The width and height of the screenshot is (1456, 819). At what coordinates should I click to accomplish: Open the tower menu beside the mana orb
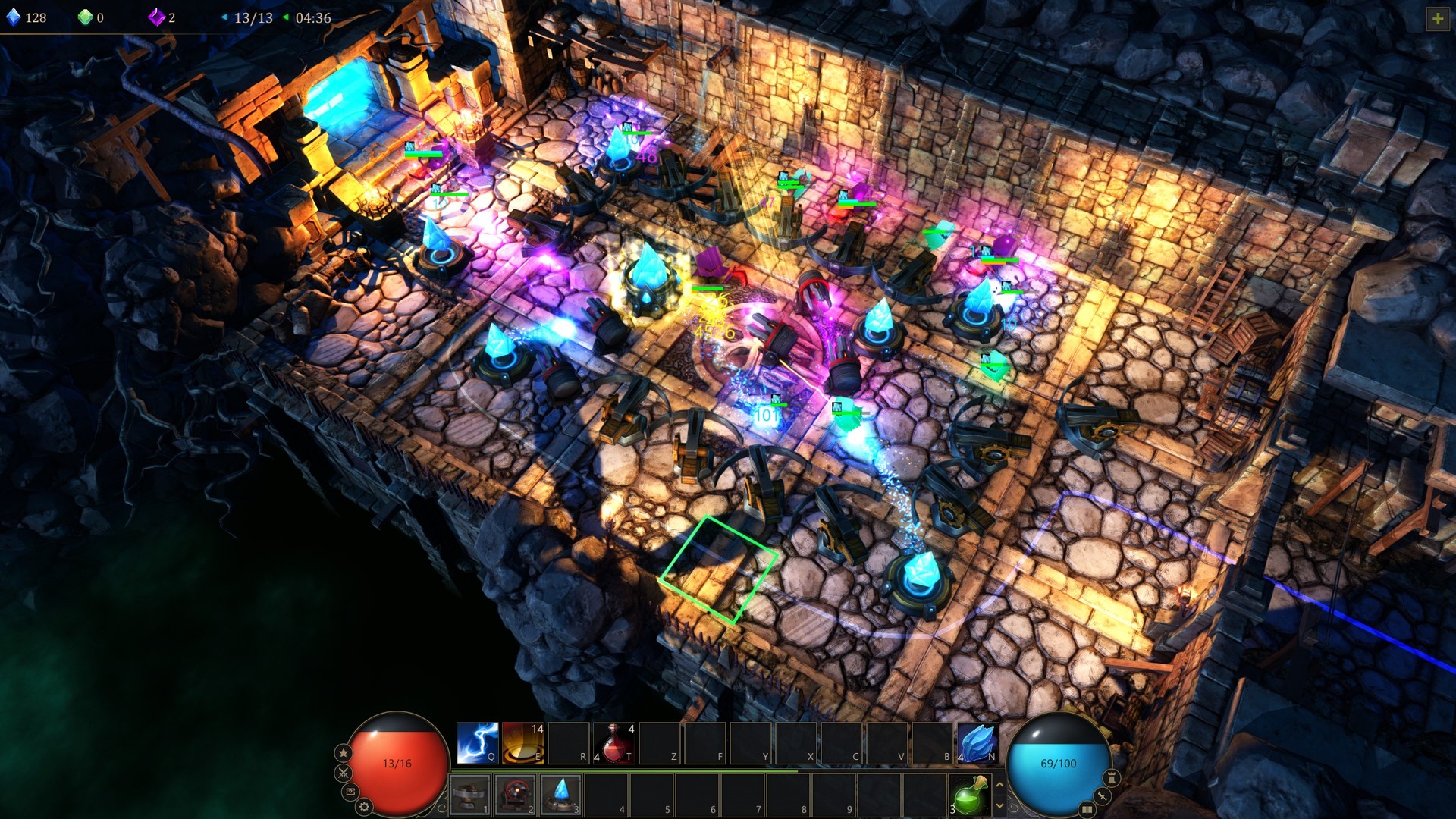point(1112,777)
